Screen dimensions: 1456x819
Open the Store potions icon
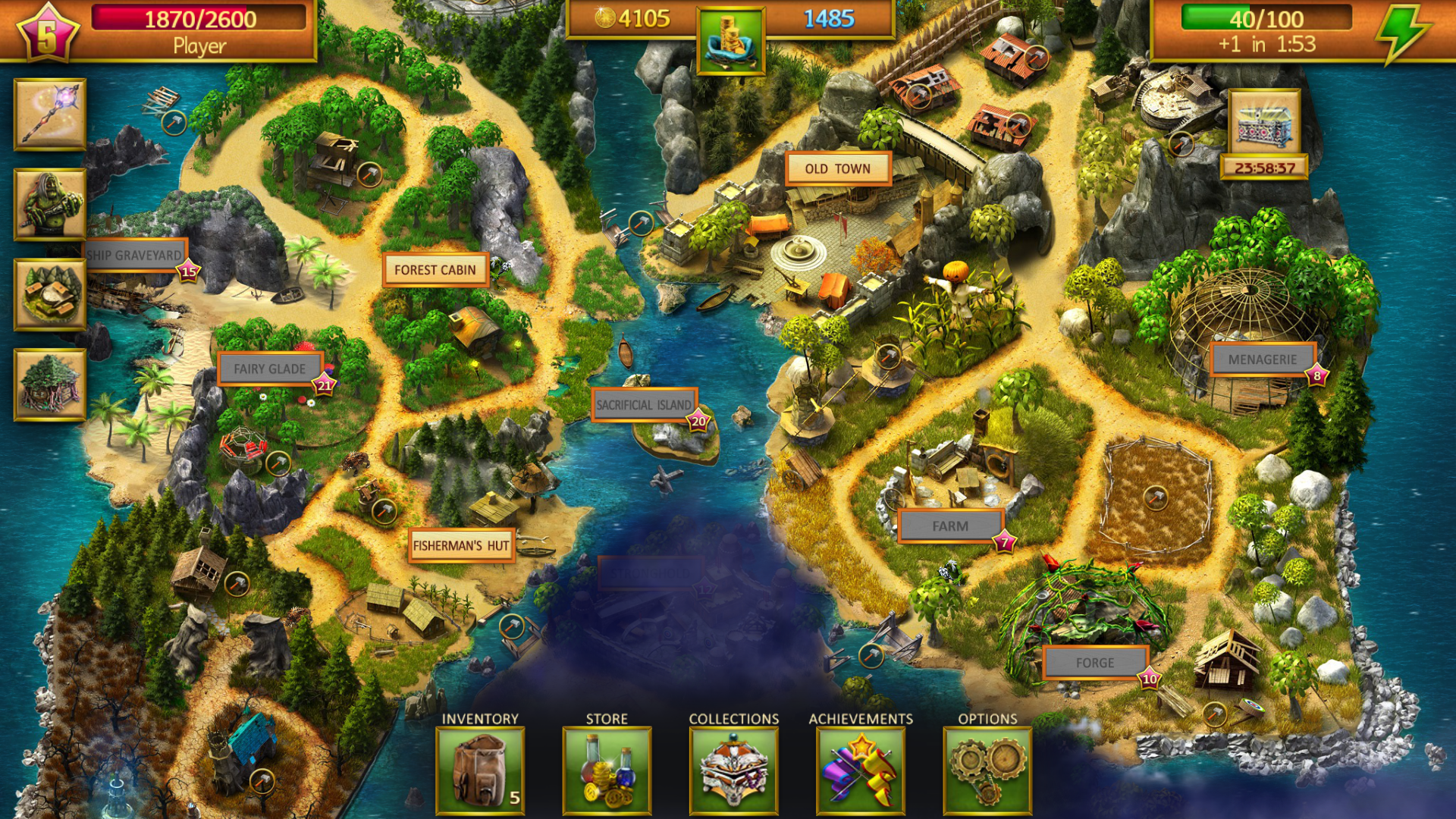[x=607, y=768]
